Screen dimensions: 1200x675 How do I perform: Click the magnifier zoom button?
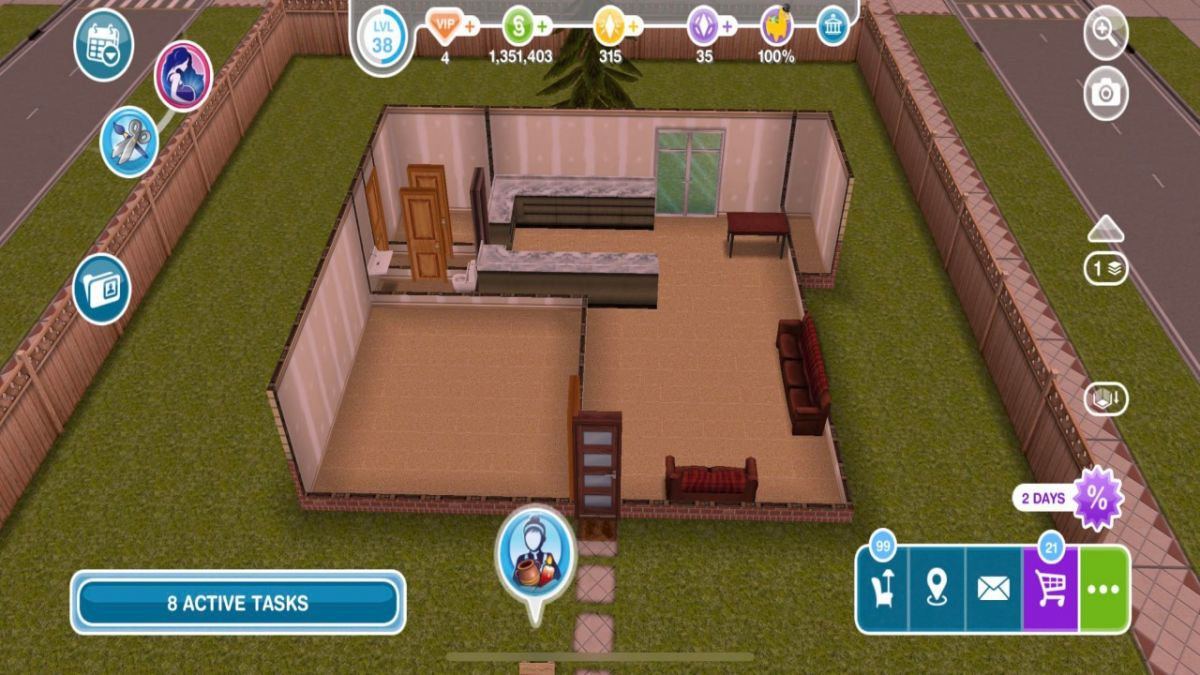pyautogui.click(x=1106, y=32)
